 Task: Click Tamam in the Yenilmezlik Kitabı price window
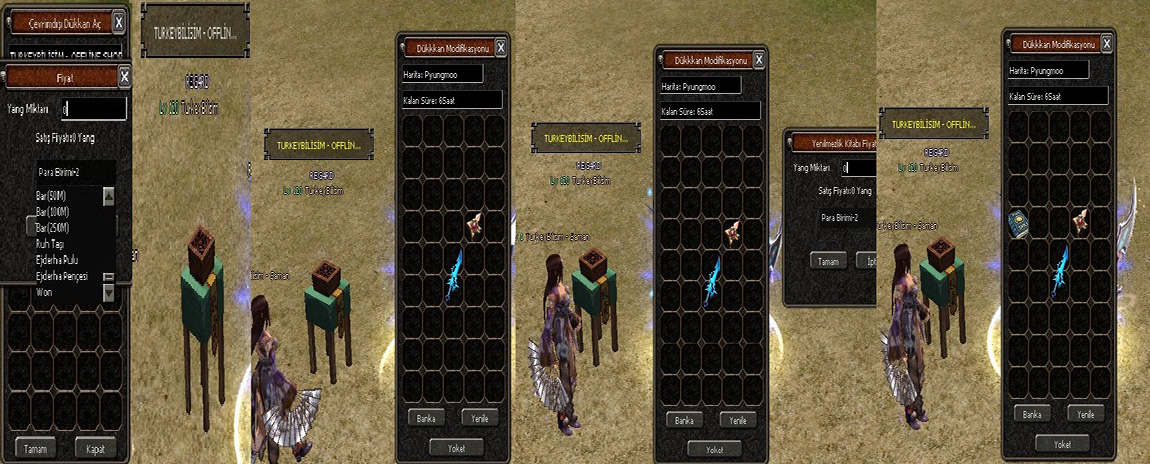pos(830,261)
